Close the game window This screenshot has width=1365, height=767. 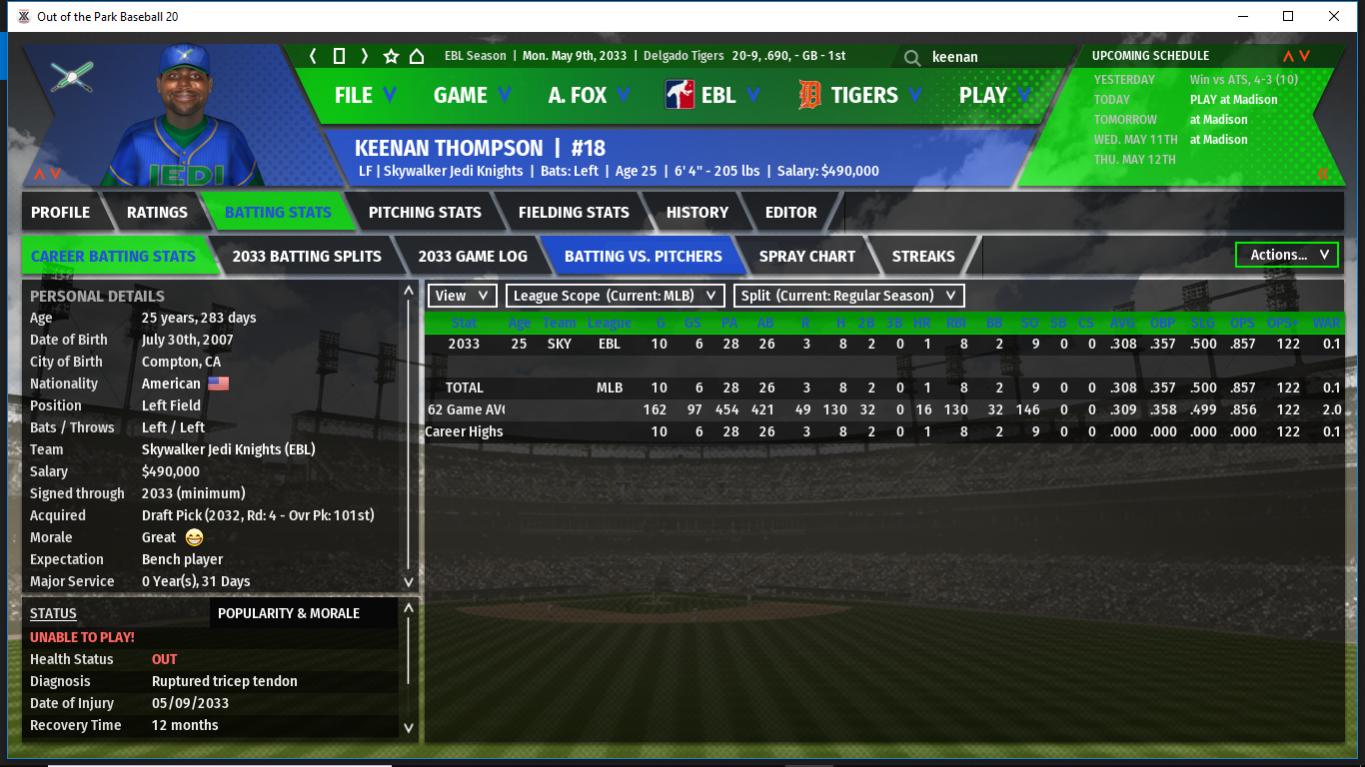click(x=1333, y=16)
